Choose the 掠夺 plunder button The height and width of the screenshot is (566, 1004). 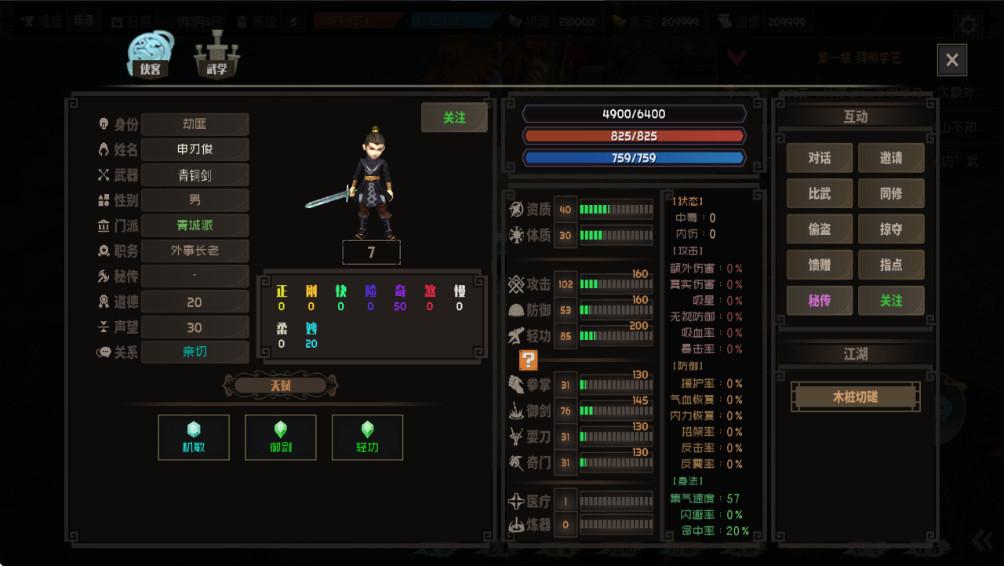tap(891, 229)
